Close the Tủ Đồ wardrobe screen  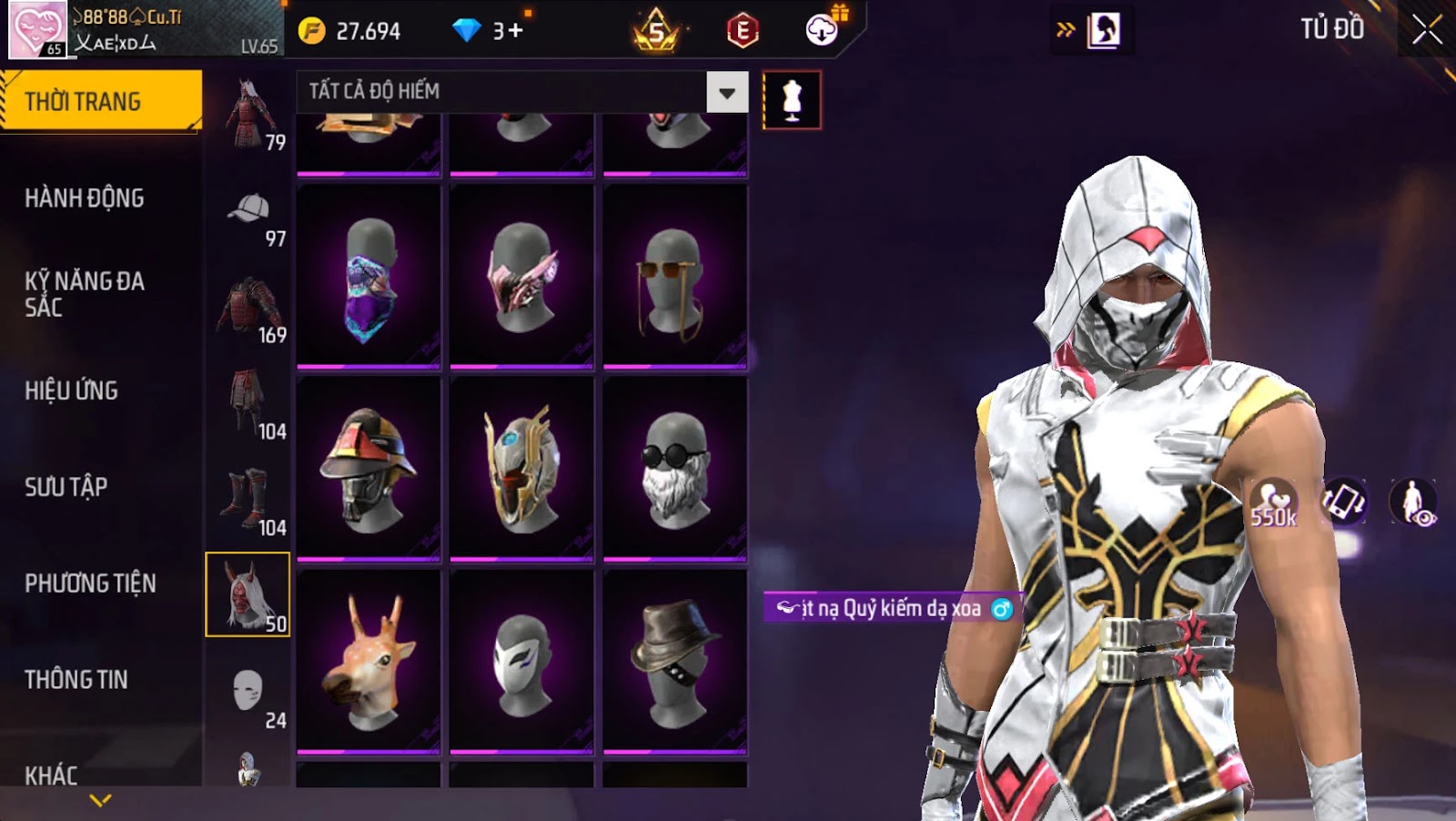1426,30
